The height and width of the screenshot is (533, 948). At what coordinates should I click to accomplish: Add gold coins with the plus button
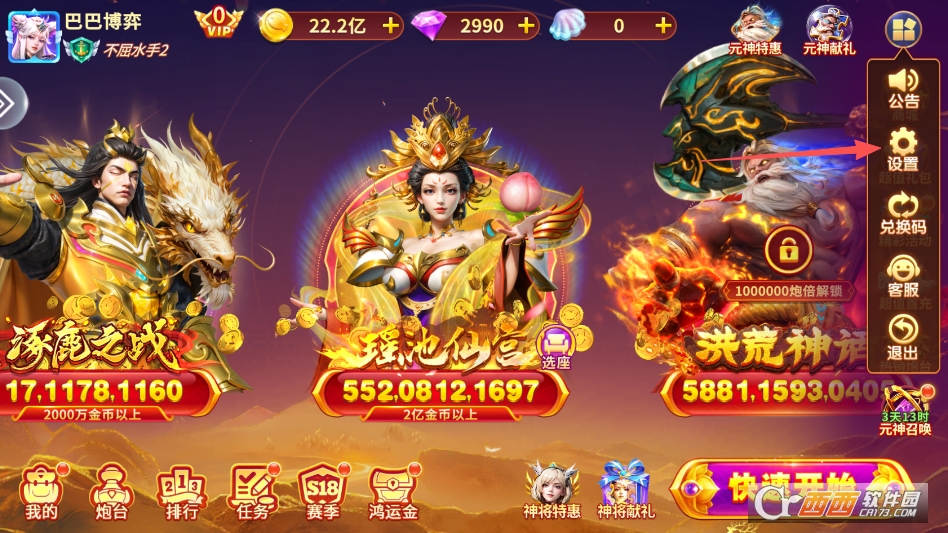390,26
